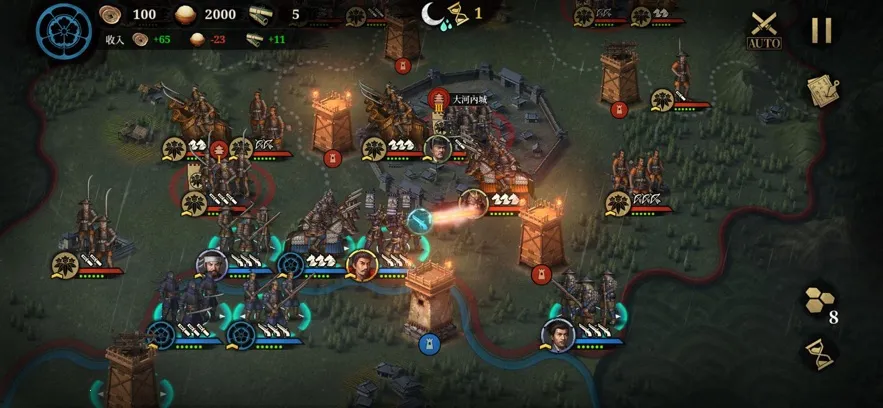The image size is (883, 408).
Task: Open the map scroll icon
Action: 821,90
